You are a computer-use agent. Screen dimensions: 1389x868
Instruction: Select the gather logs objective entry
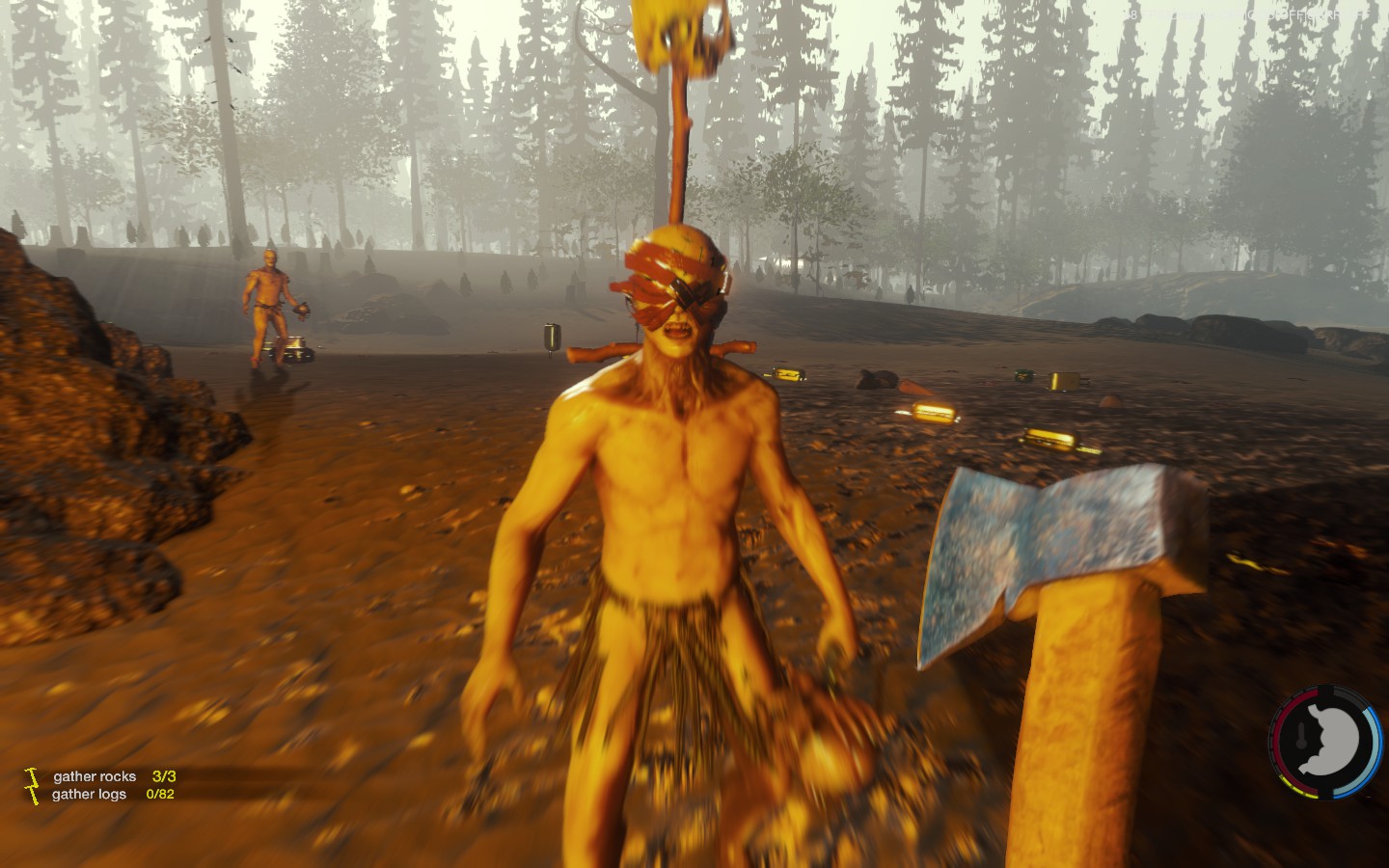[x=89, y=795]
